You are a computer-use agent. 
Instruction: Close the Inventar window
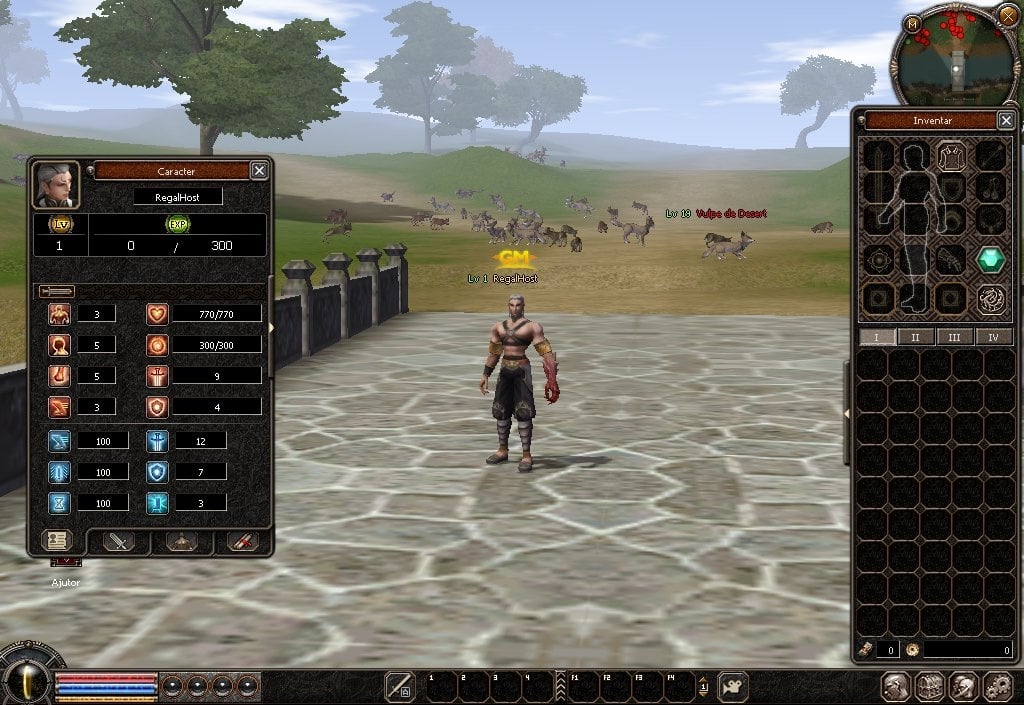click(1006, 121)
